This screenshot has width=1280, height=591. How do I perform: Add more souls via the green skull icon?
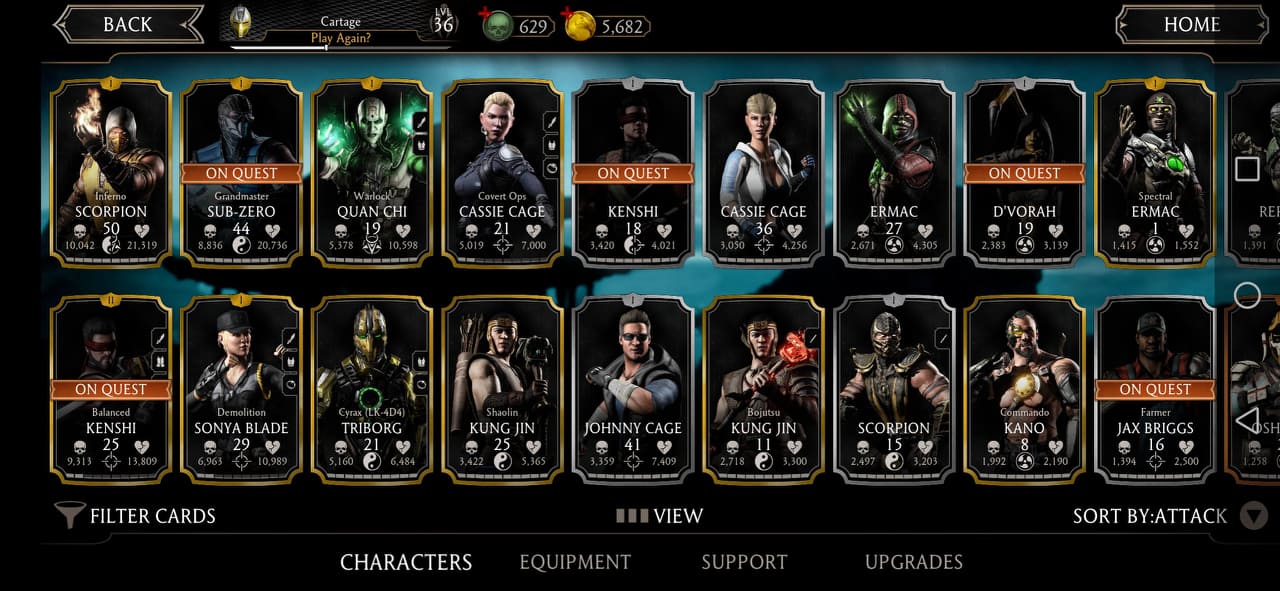tap(495, 26)
